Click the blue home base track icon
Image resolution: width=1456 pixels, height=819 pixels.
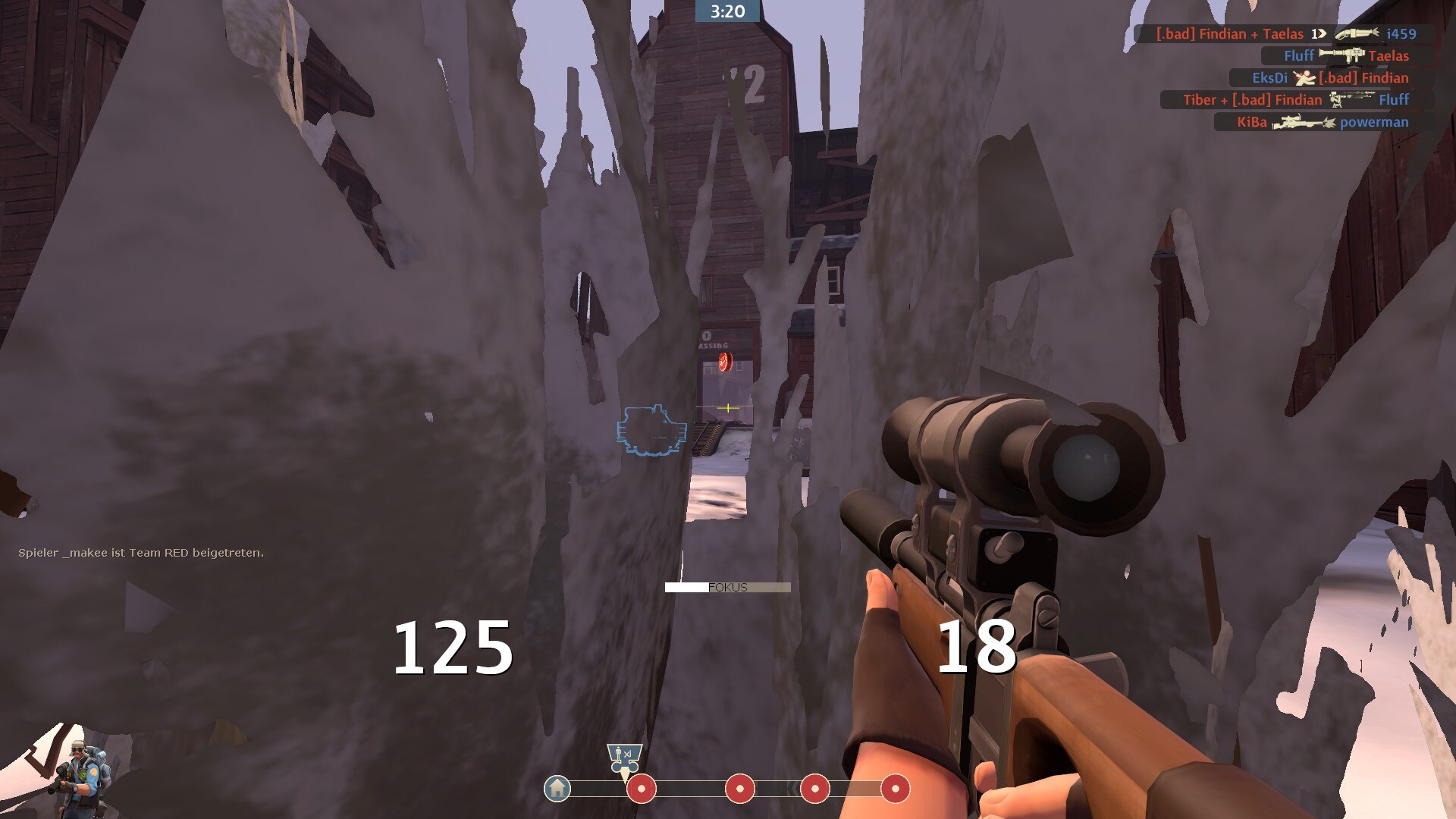[x=557, y=789]
